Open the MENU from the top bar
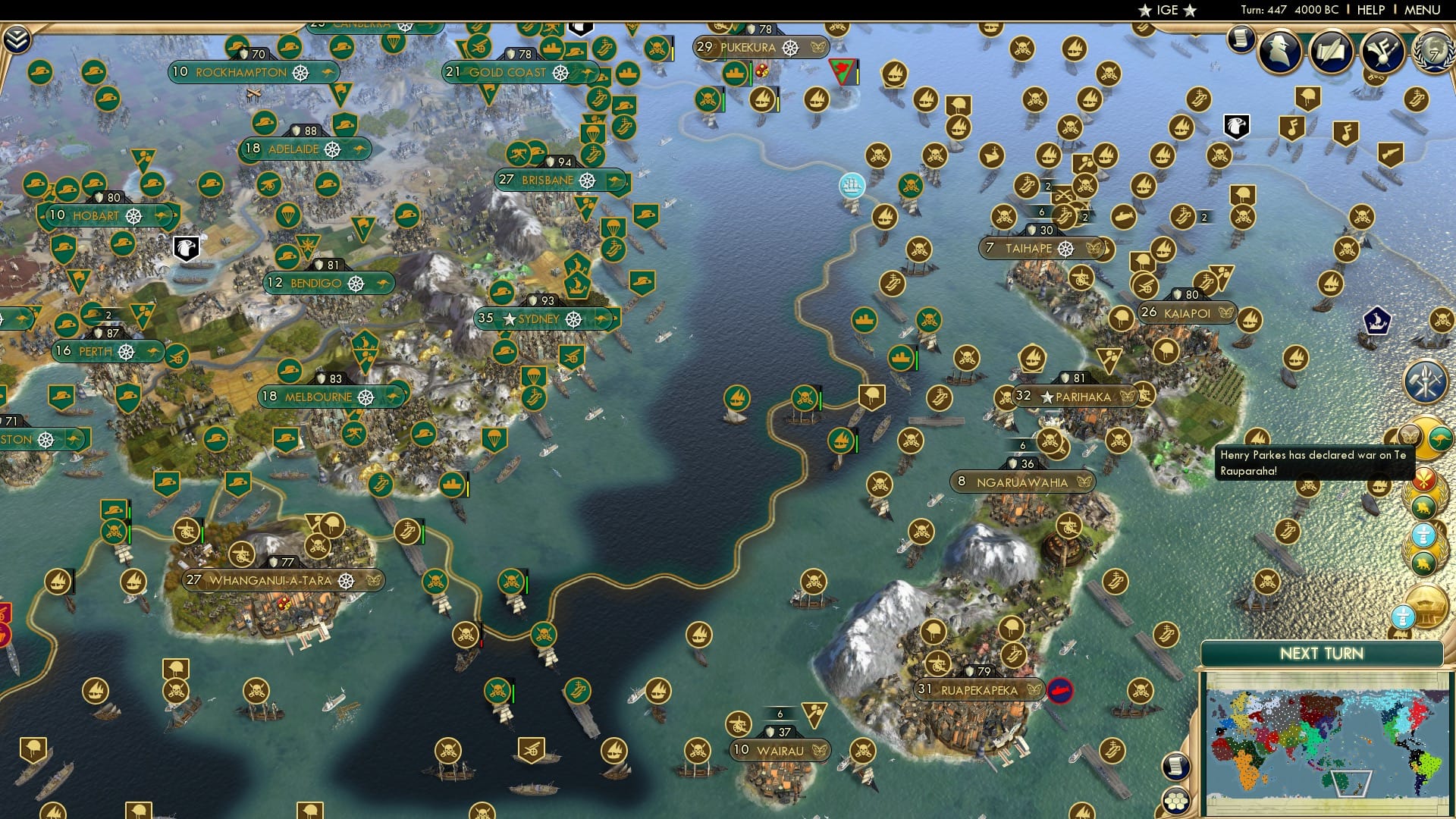Viewport: 1456px width, 819px height. (1424, 10)
